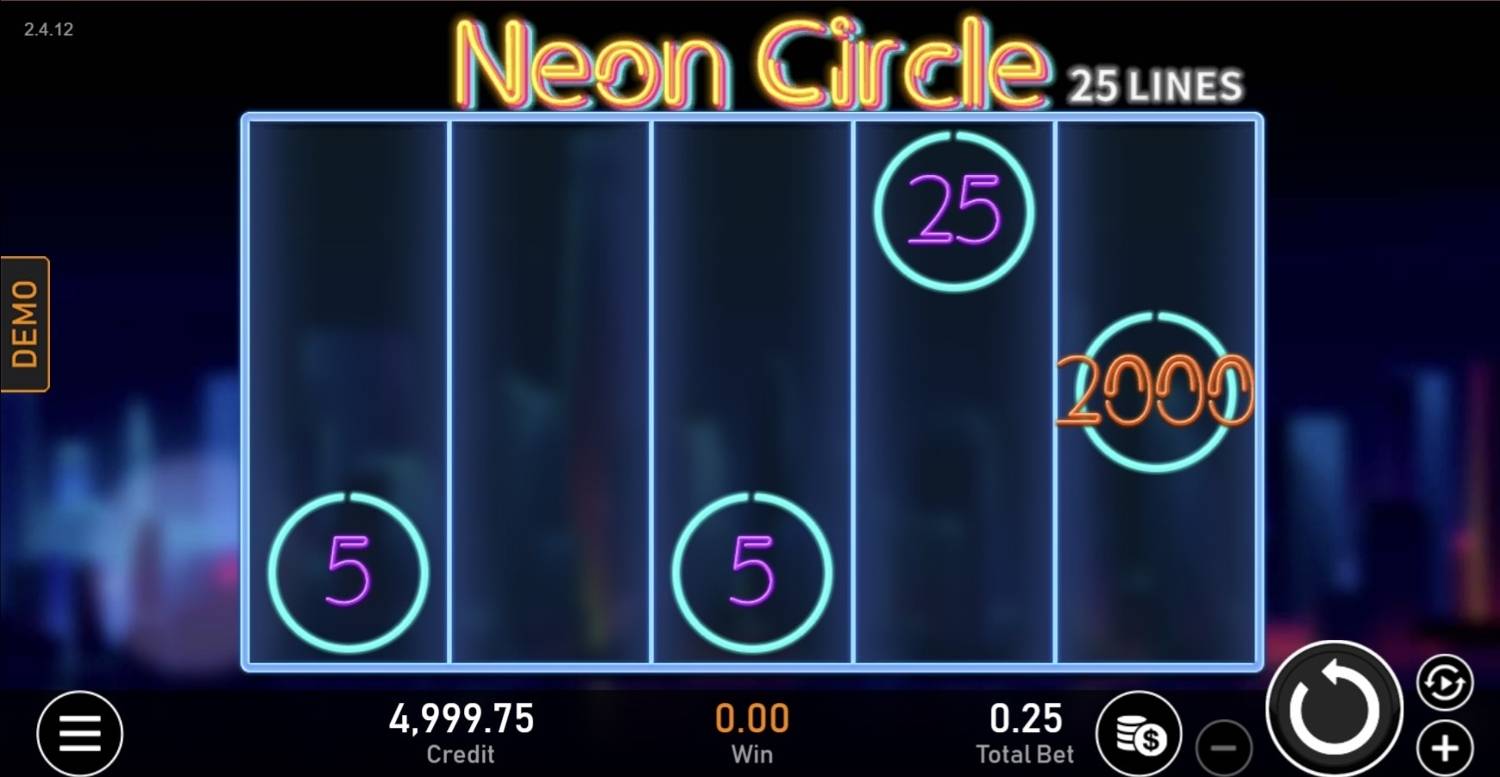Click the 25 LINES label
Viewport: 1500px width, 777px height.
[1153, 87]
